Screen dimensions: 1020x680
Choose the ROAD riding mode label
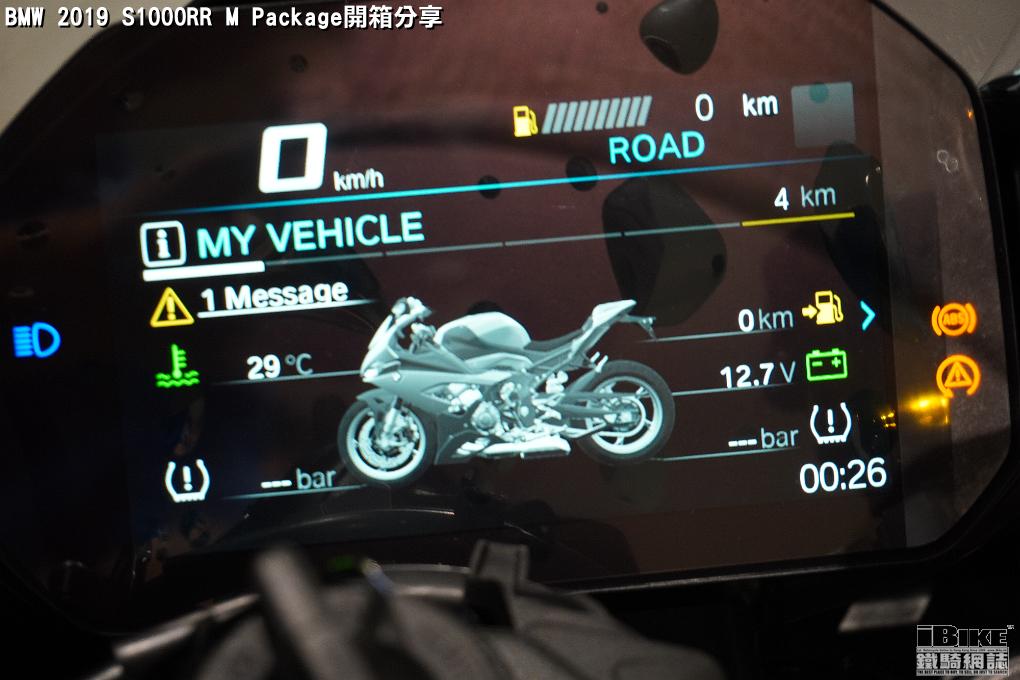point(656,149)
